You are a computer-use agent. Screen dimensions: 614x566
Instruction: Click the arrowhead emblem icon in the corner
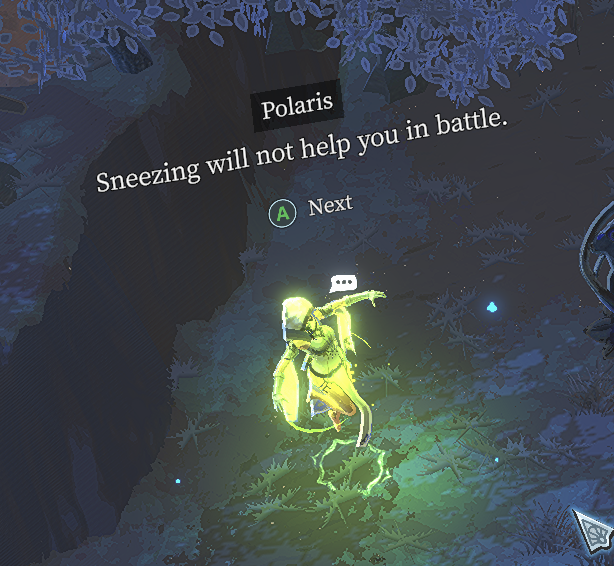pos(593,534)
